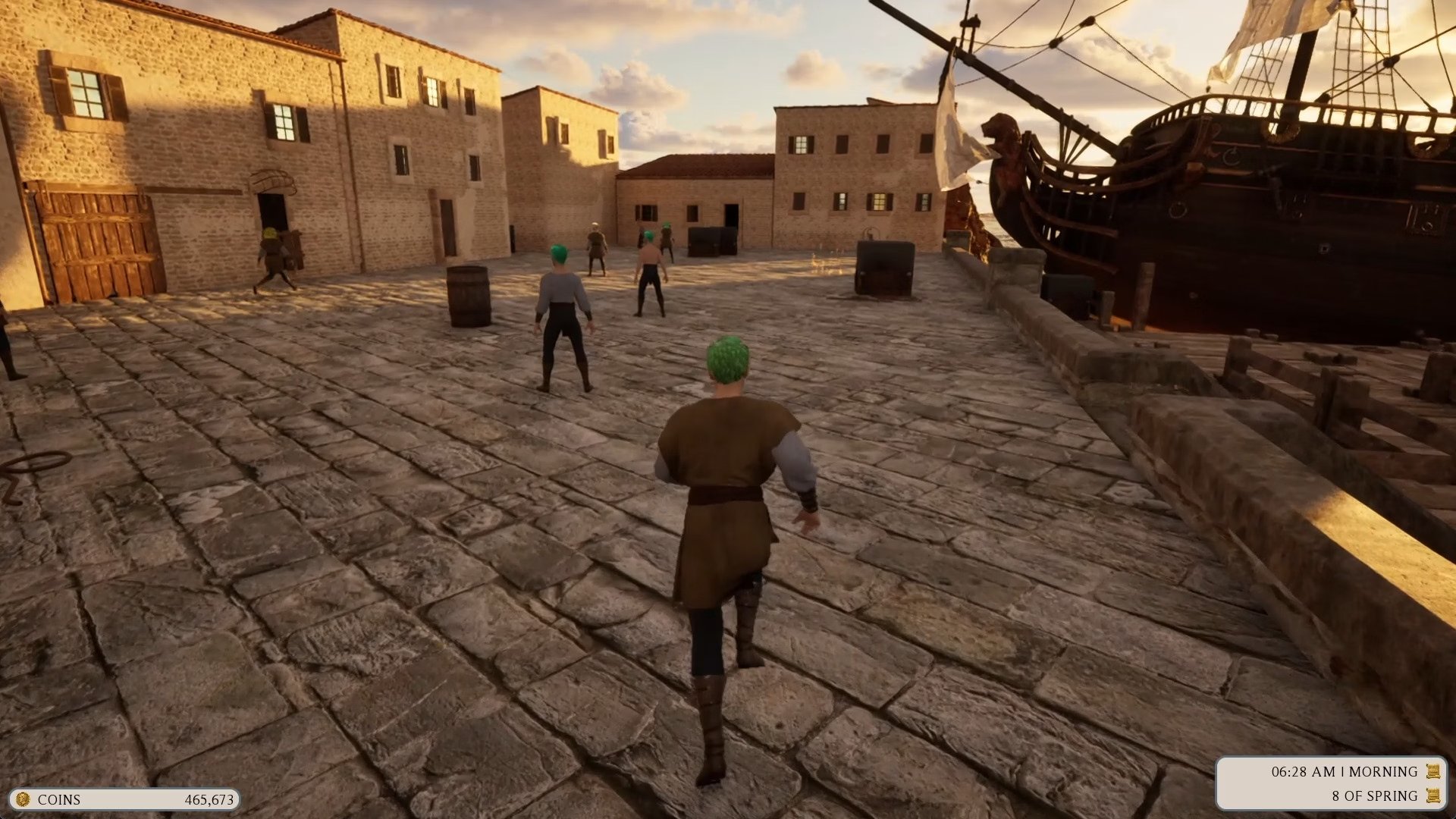This screenshot has height=819, width=1456.
Task: Click the scroll icon beside the morning time
Action: (1432, 772)
